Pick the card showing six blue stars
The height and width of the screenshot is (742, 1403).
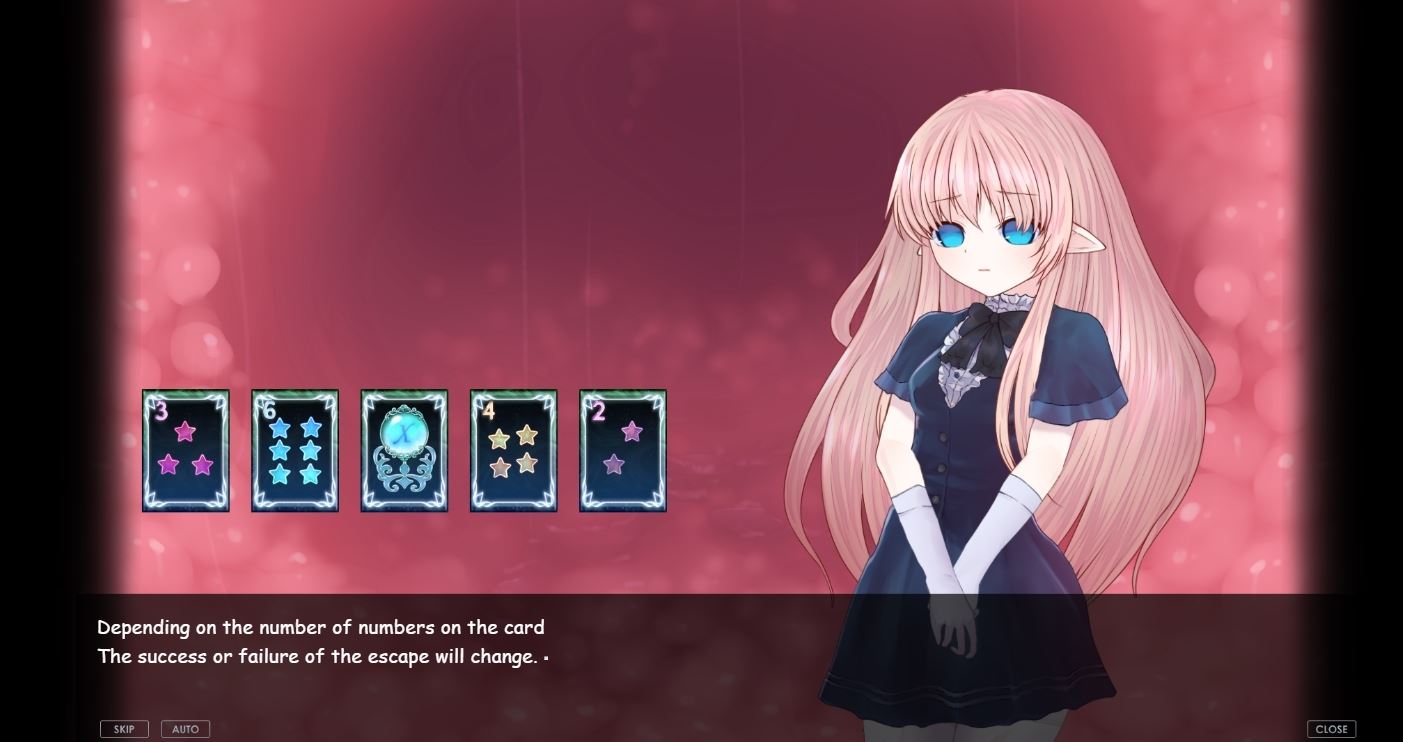295,450
